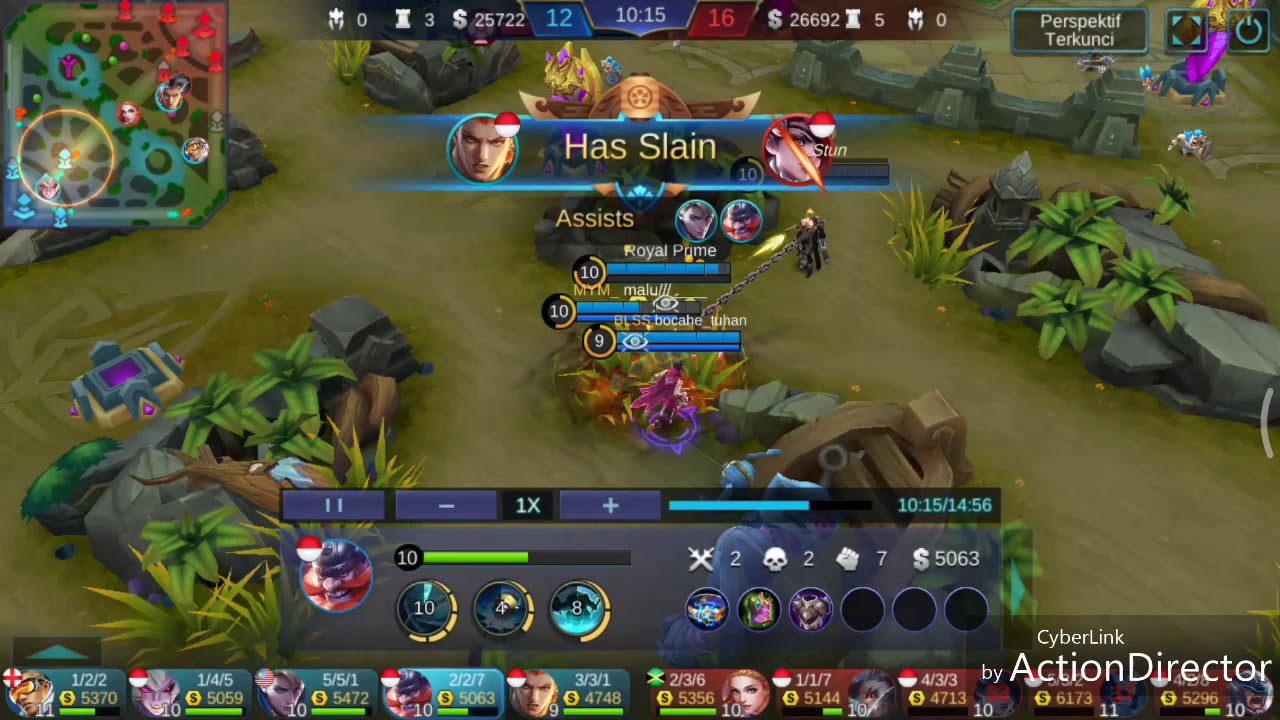Pause the replay playback
Viewport: 1280px width, 720px height.
[334, 506]
